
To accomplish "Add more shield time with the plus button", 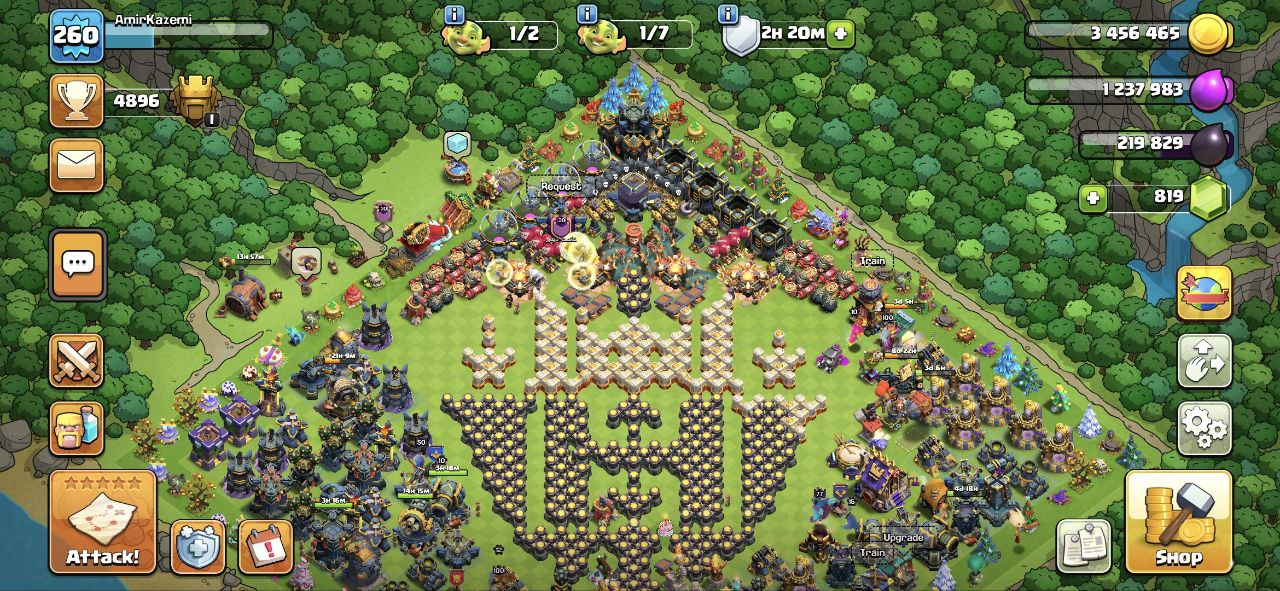I will click(840, 33).
